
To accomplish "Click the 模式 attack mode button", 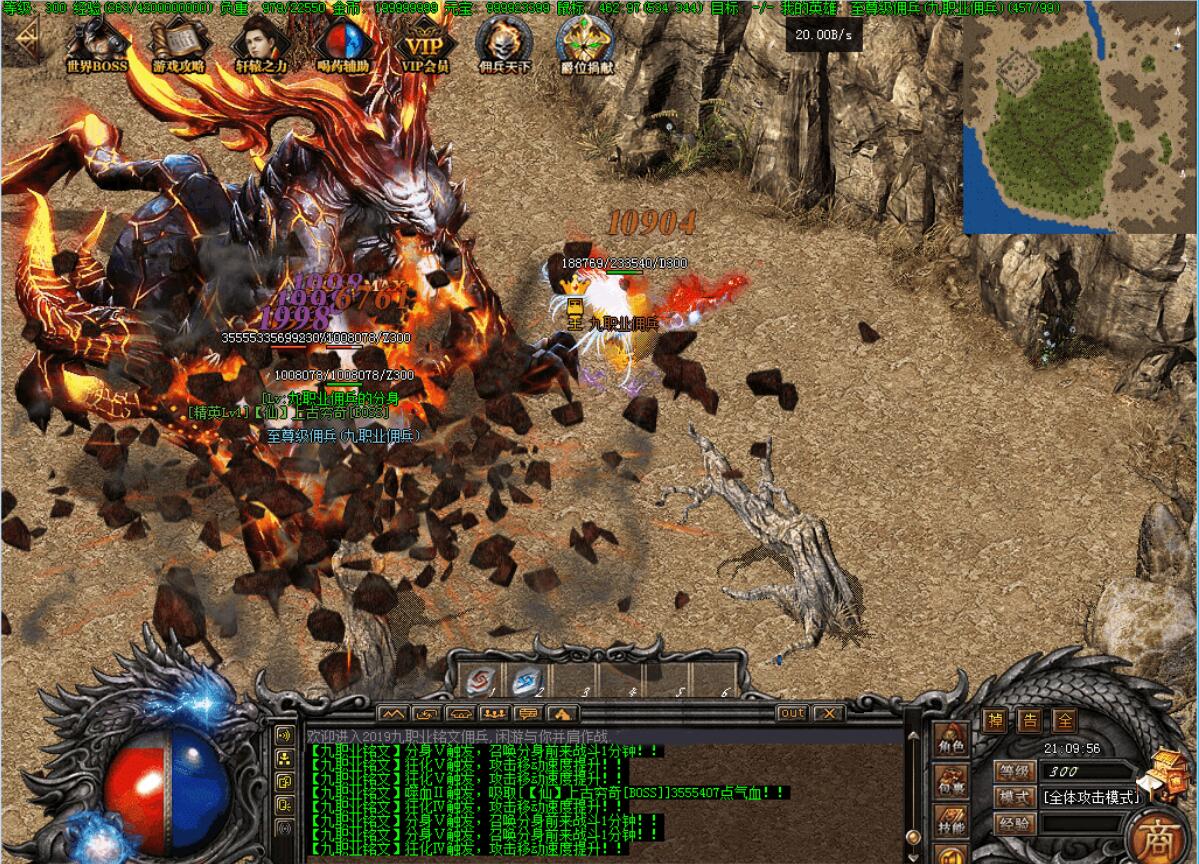I will 1014,797.
